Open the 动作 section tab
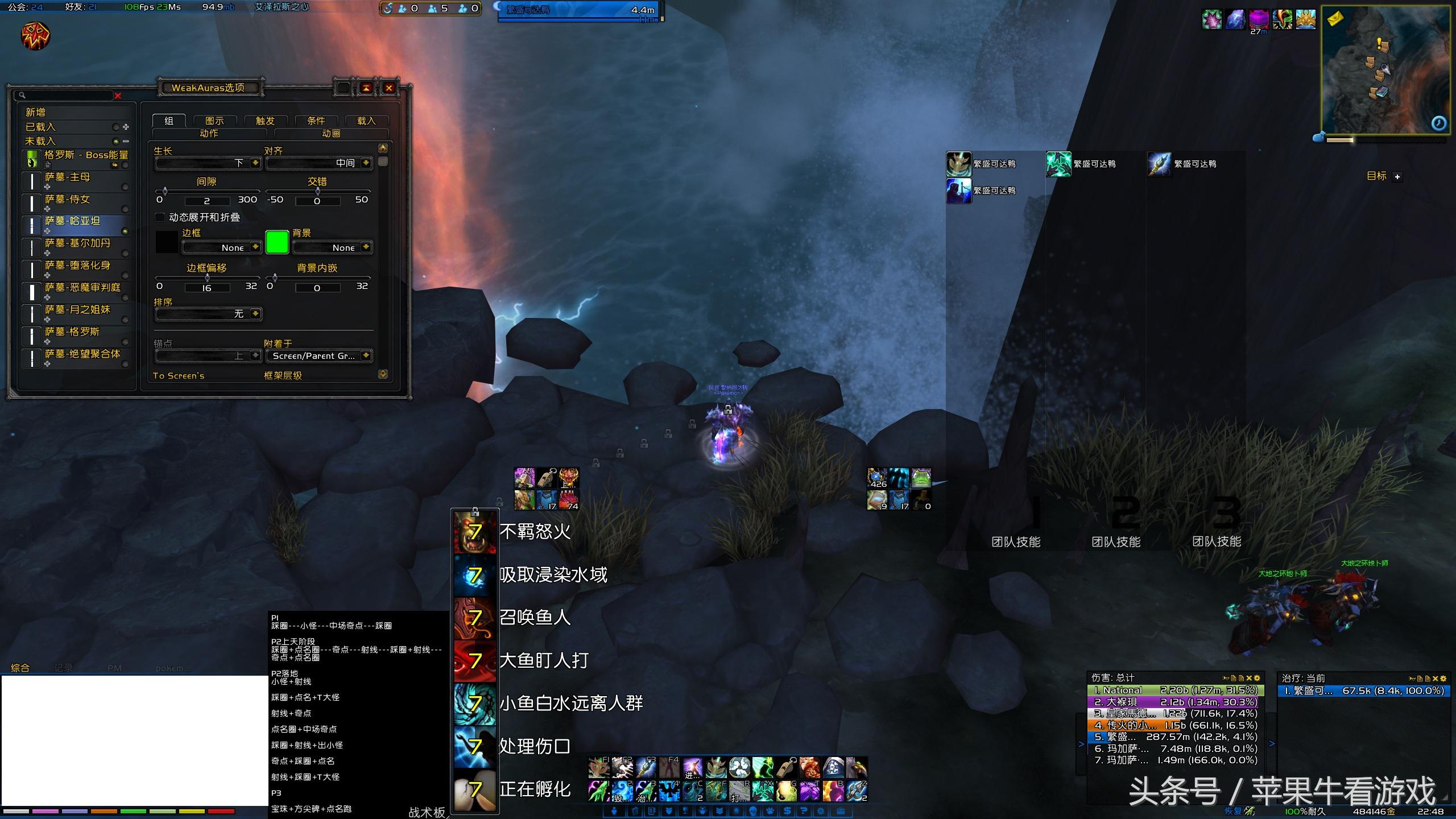The image size is (1456, 819). (209, 134)
